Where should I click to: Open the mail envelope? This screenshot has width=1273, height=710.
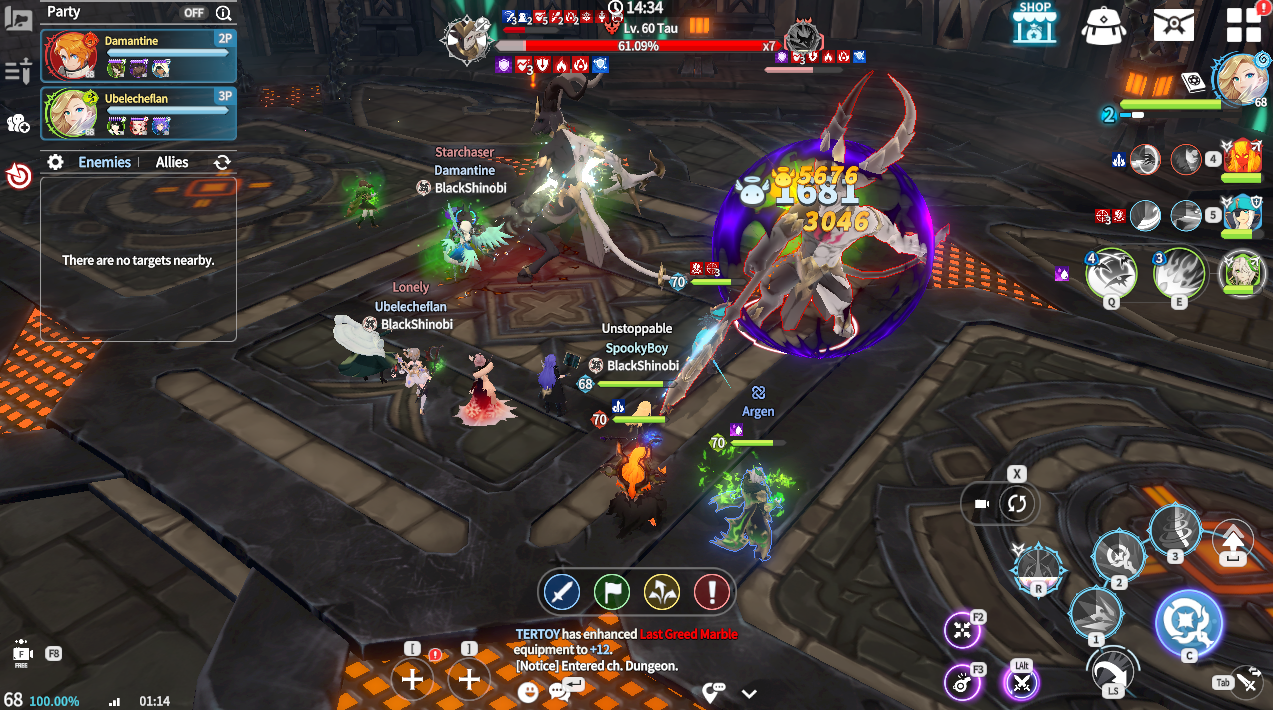pyautogui.click(x=1173, y=24)
